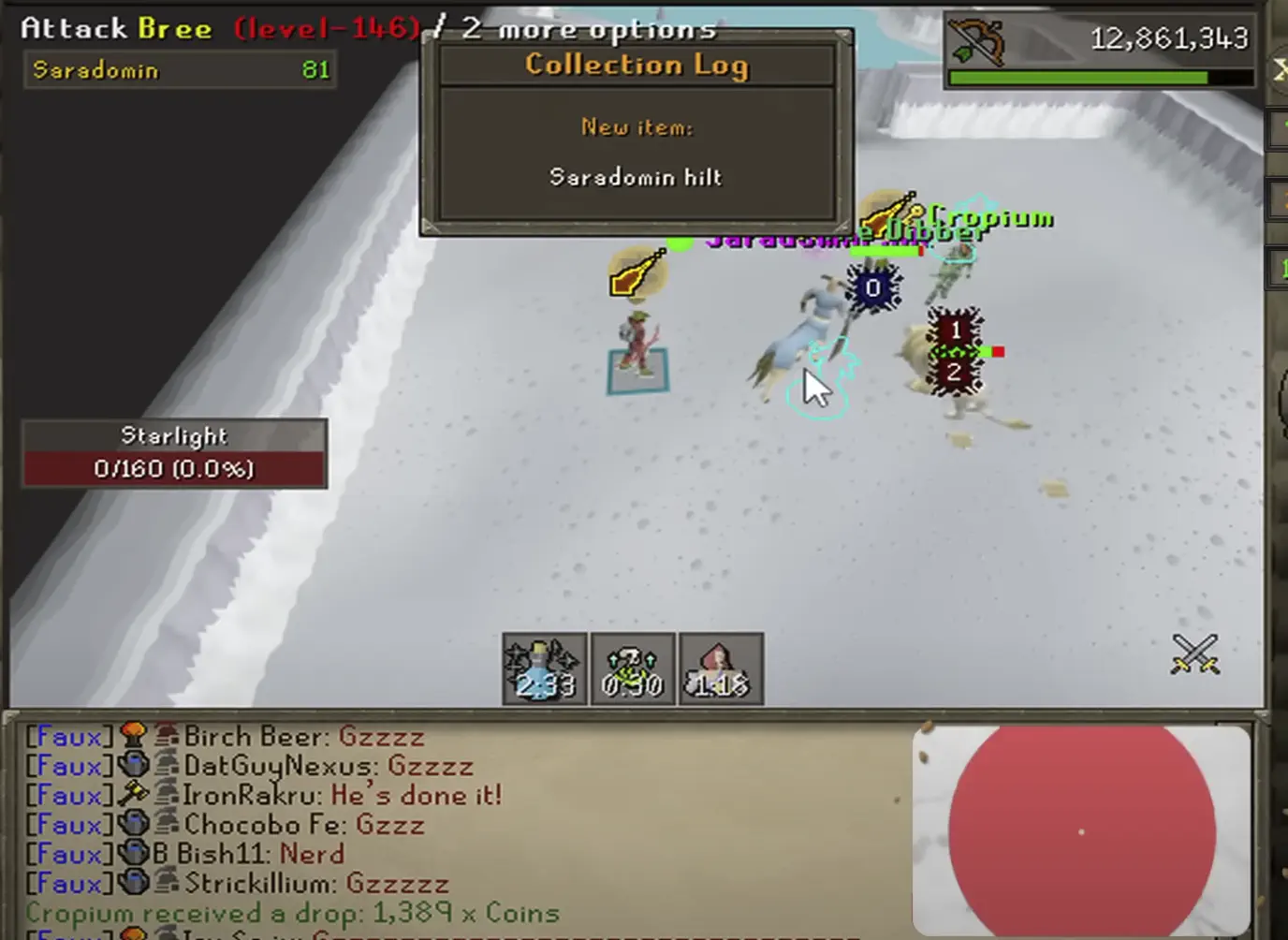1288x940 pixels.
Task: Click B Bish11's "Nerd" chat message
Action: tap(312, 854)
